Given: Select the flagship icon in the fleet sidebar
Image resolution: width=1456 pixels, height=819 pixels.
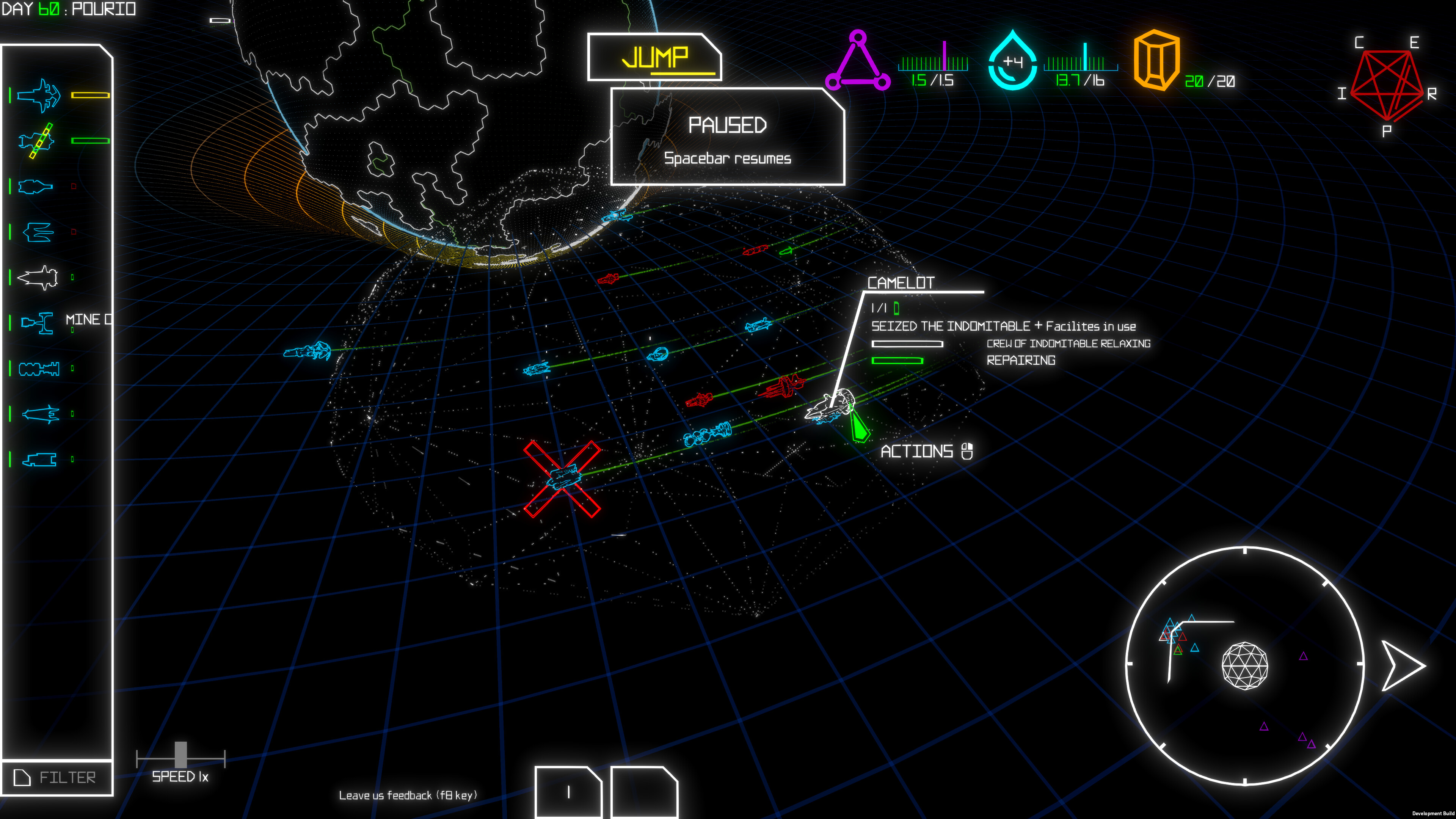Looking at the screenshot, I should pyautogui.click(x=38, y=96).
